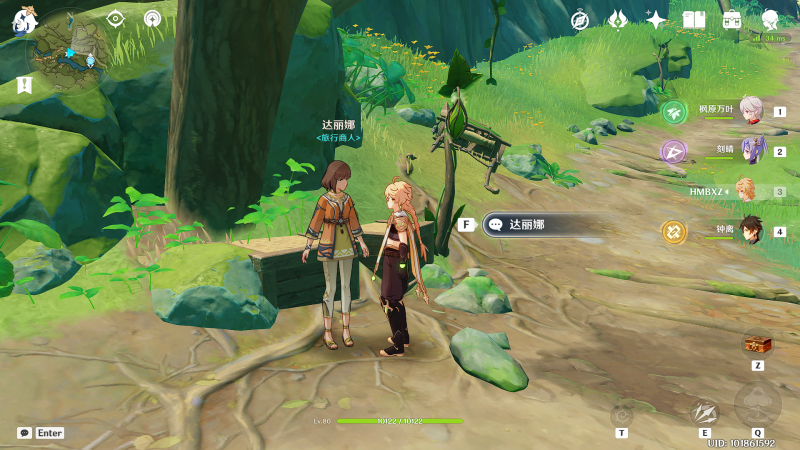Open the chat box speech-bubble icon

pyautogui.click(x=24, y=433)
